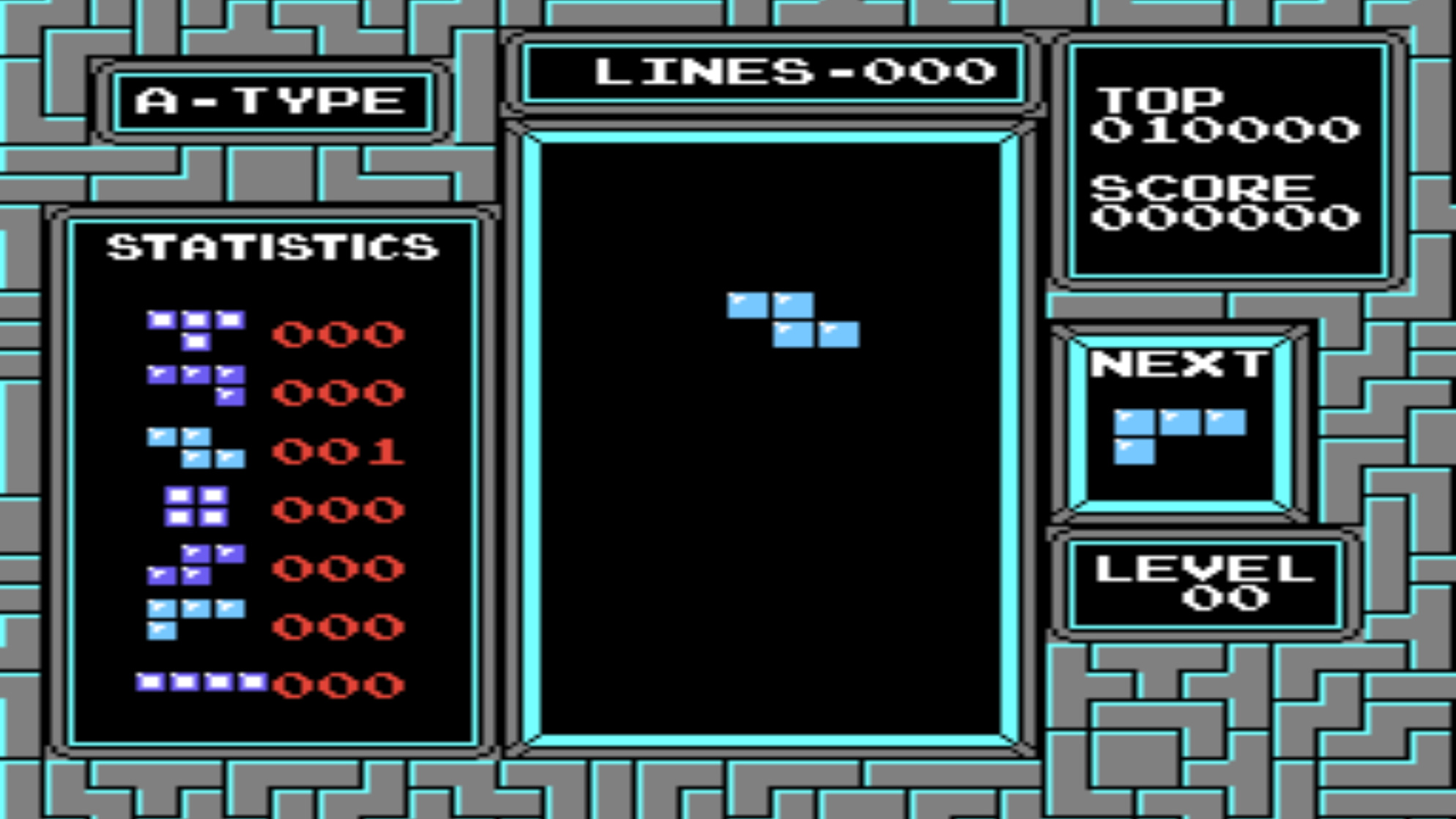Click the A-TYPE game mode label
The image size is (1456, 819).
[x=270, y=99]
